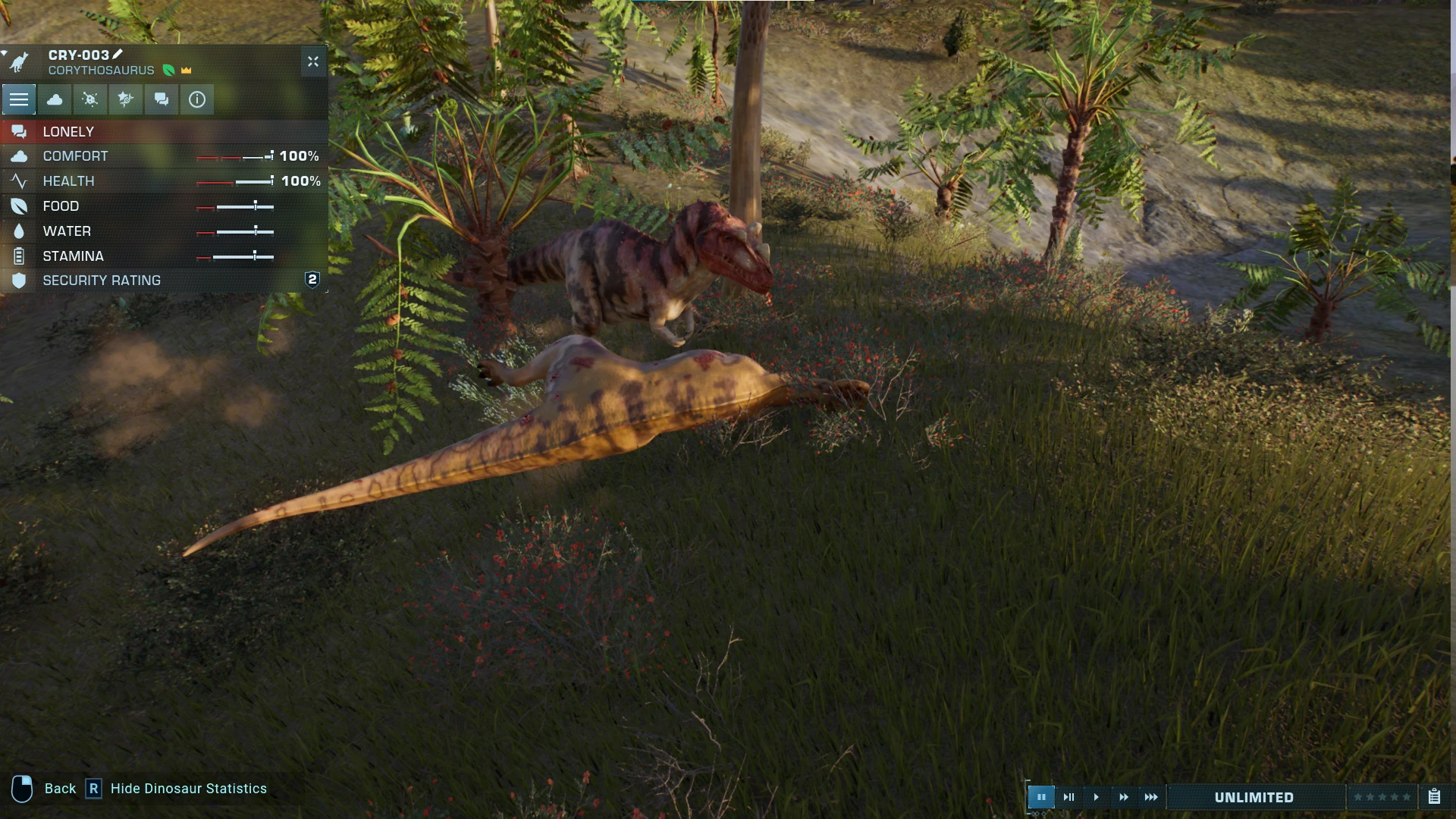This screenshot has height=819, width=1456.
Task: Open the clipboard management icon
Action: [x=1434, y=797]
